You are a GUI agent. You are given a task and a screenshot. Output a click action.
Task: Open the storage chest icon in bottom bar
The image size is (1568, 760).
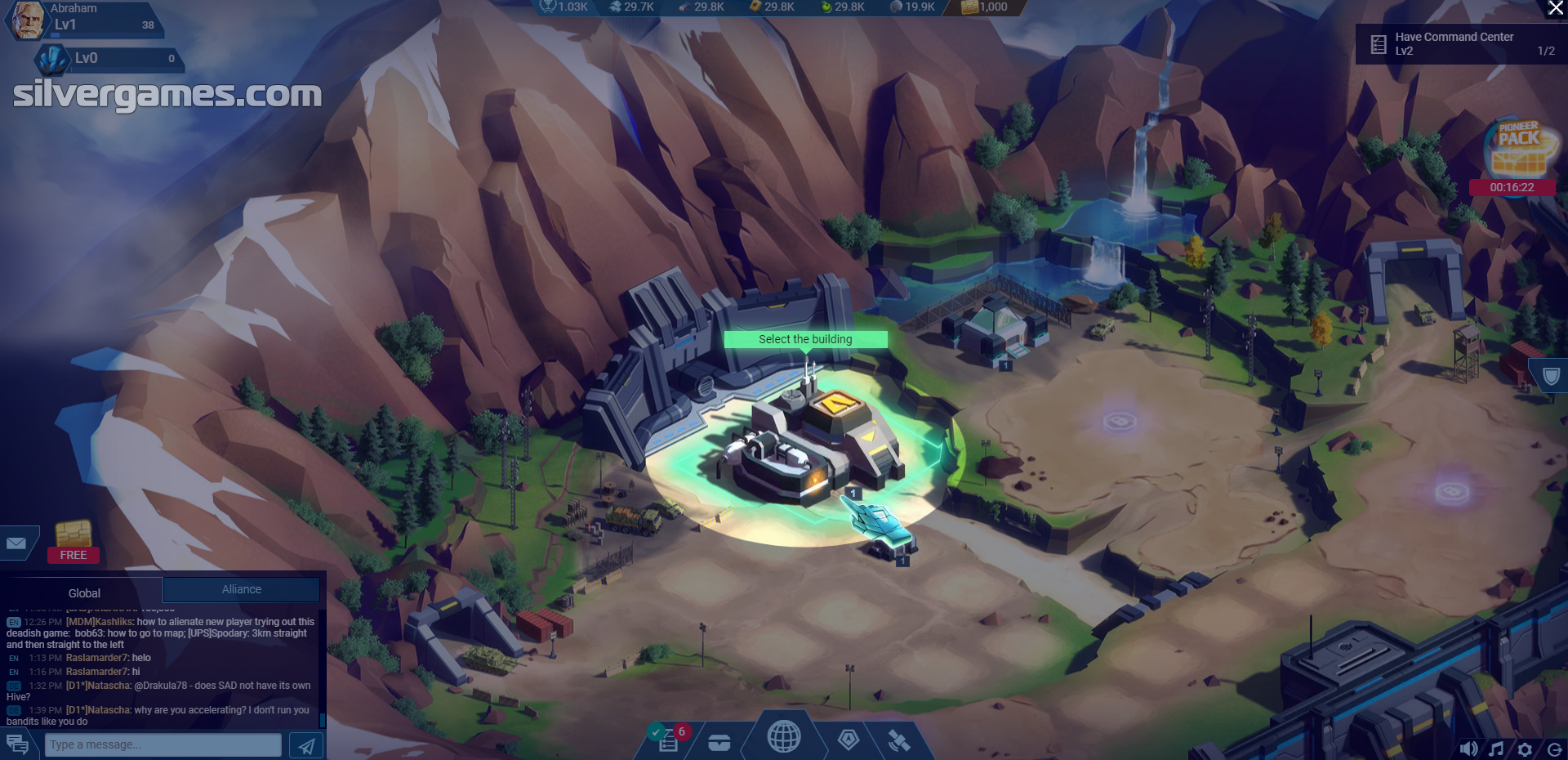[719, 742]
